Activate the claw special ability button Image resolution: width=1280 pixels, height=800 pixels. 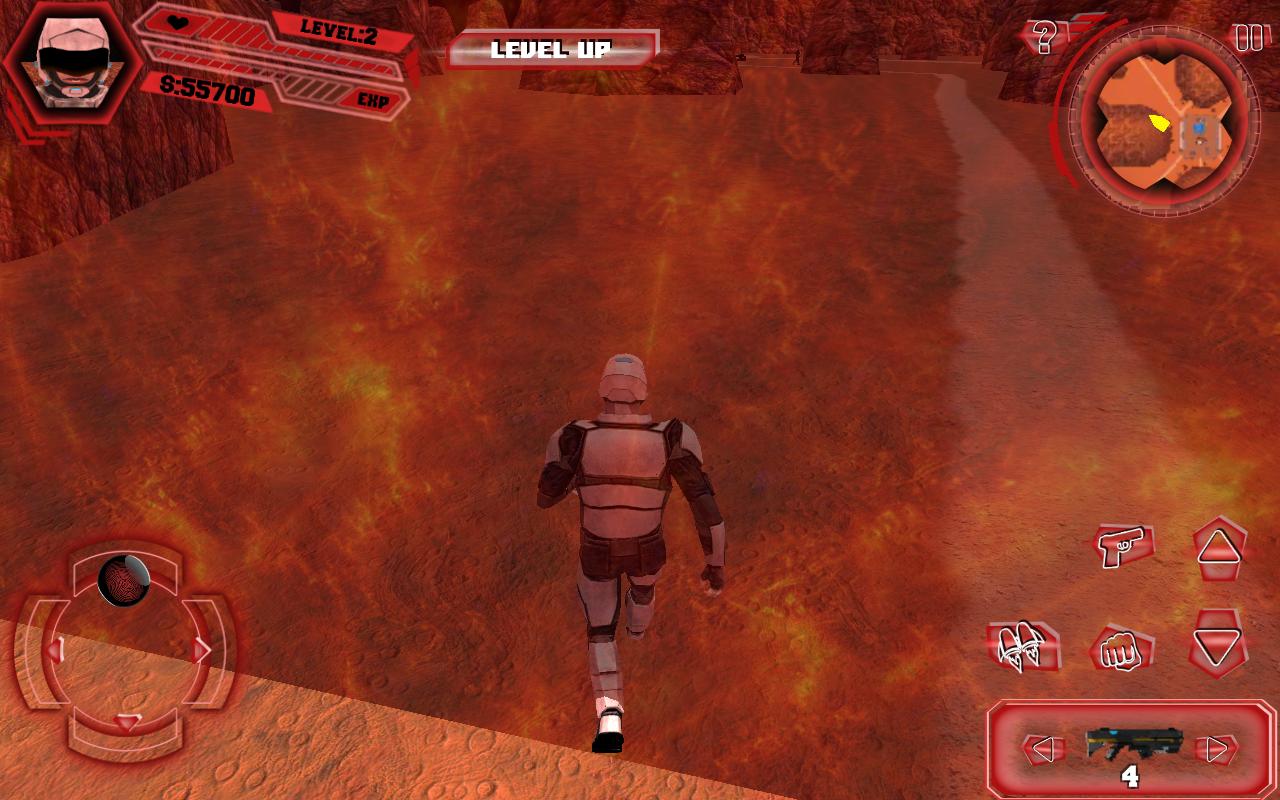tap(1022, 647)
